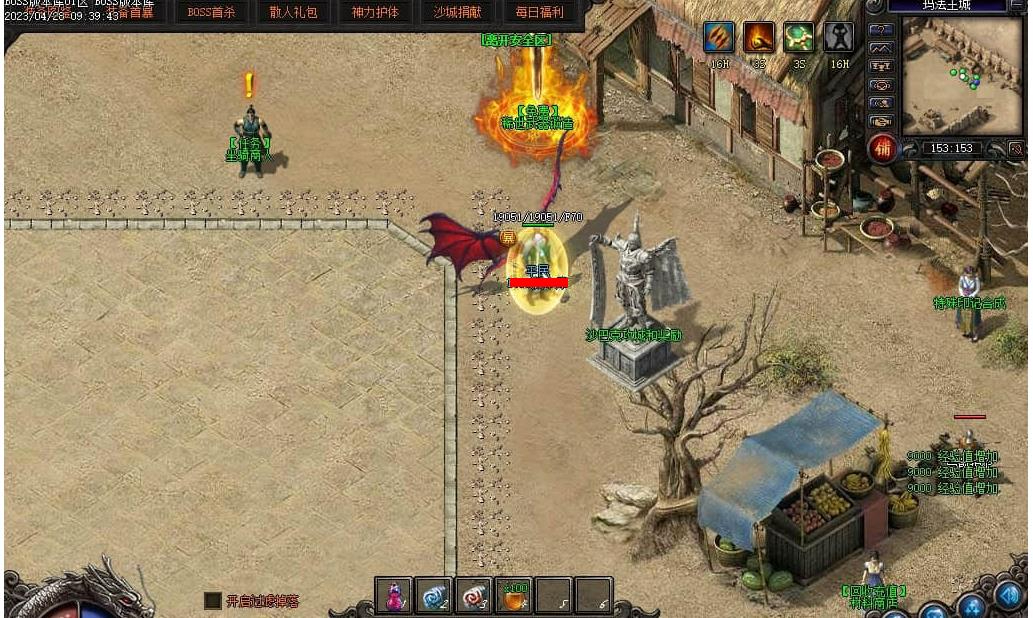Open the 散人礼包 gift pack
This screenshot has width=1033, height=618.
tap(293, 12)
